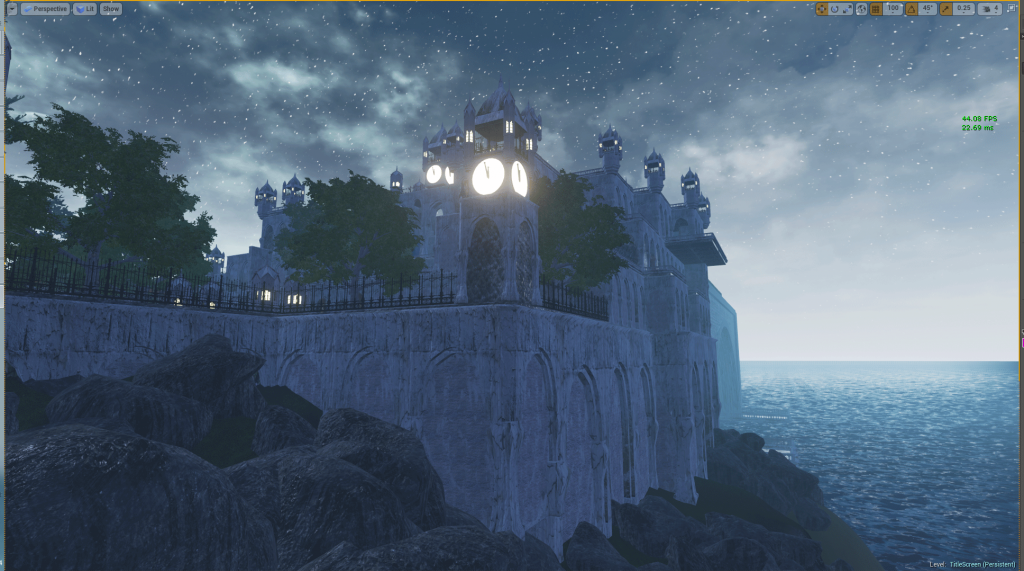Adjust camera speed setting showing 4

(990, 9)
